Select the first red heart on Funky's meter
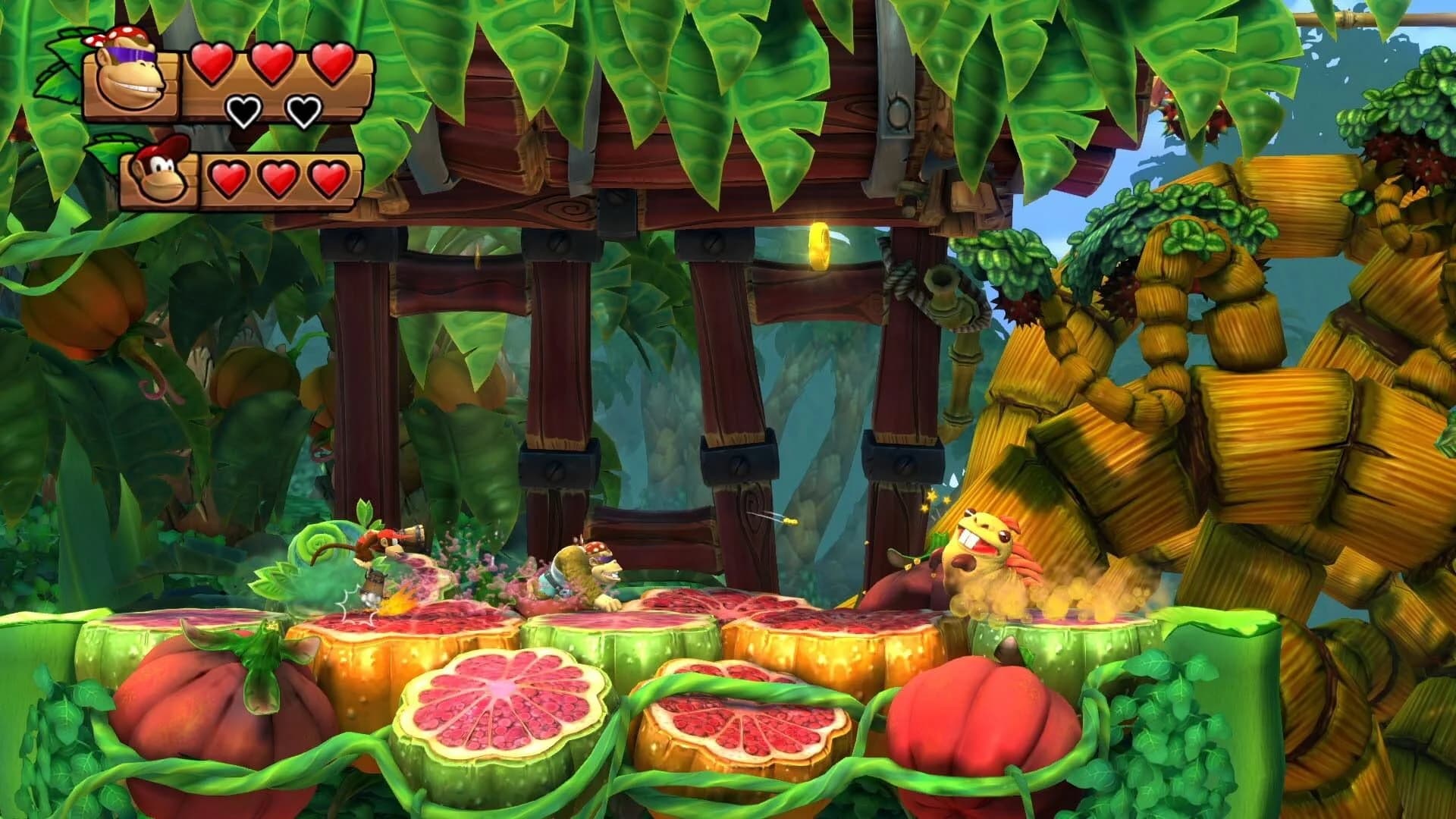The image size is (1456, 819). (x=213, y=64)
